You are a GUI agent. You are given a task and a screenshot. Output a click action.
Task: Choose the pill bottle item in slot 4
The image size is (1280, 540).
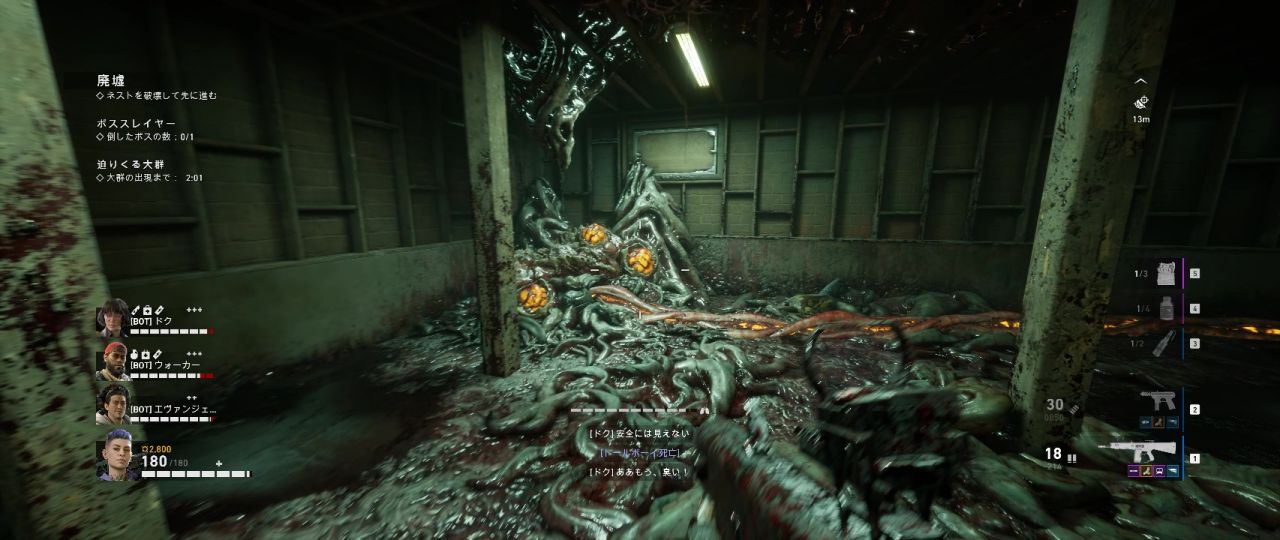1164,308
